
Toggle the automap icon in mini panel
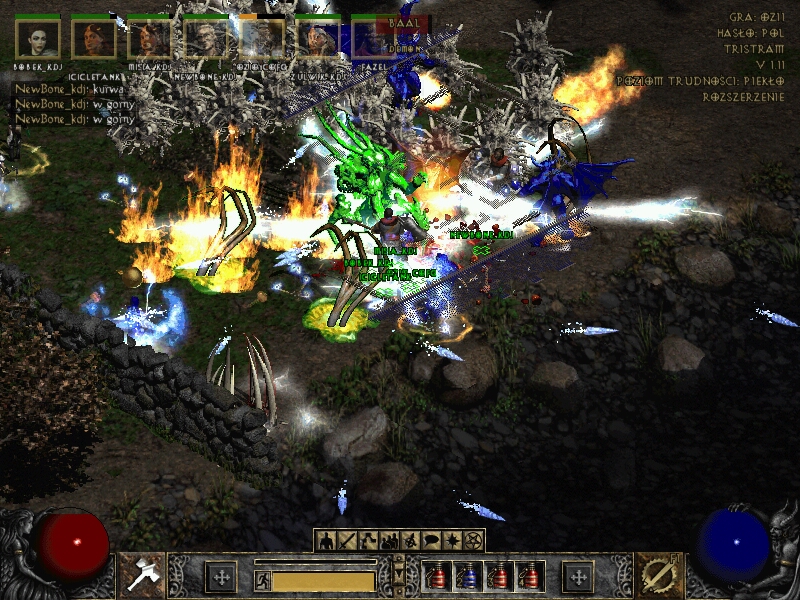410,541
